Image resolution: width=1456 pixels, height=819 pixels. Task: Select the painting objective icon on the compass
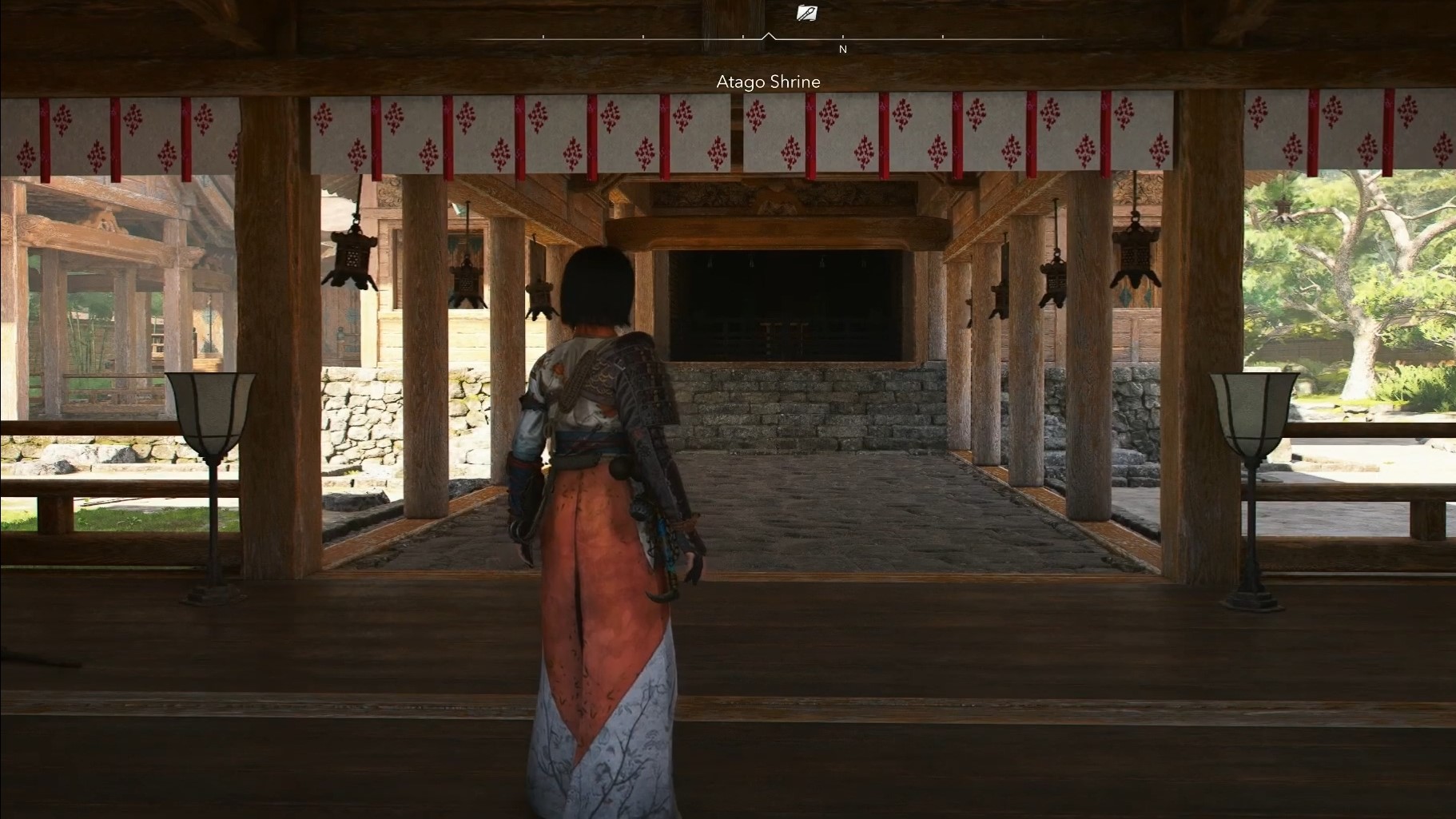click(x=807, y=11)
